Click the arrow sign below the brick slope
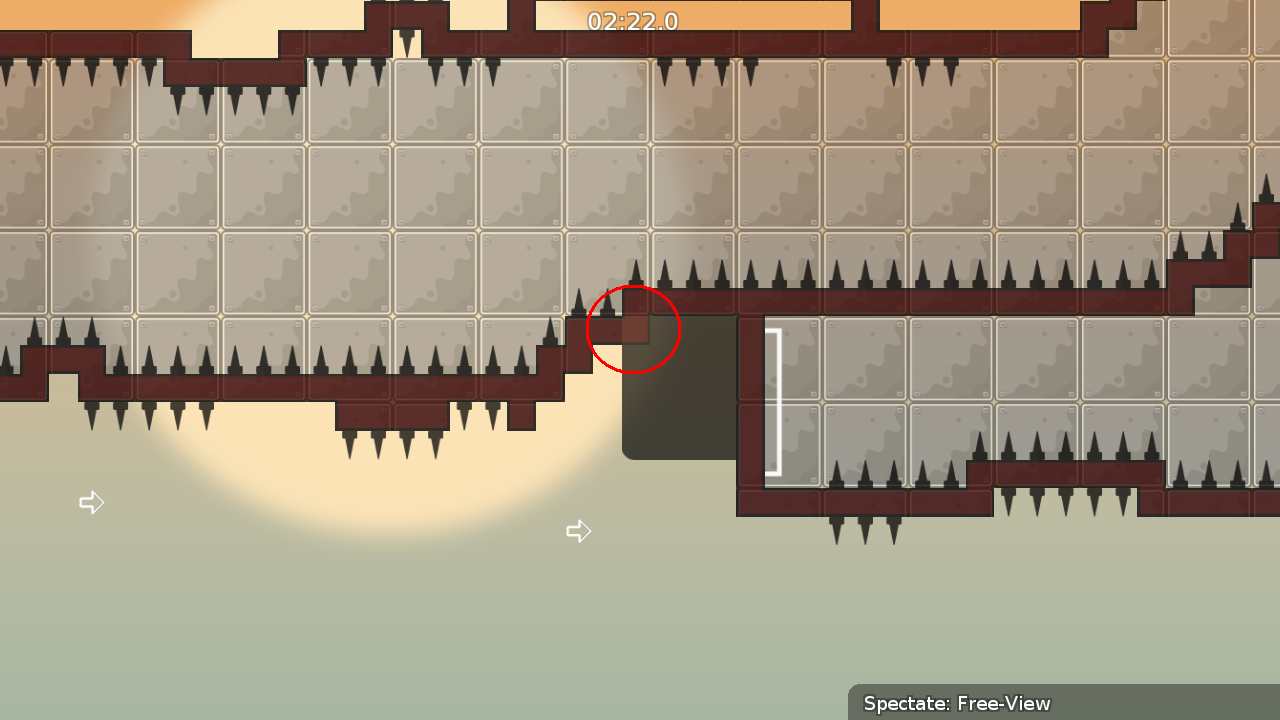This screenshot has height=720, width=1280. pos(579,531)
